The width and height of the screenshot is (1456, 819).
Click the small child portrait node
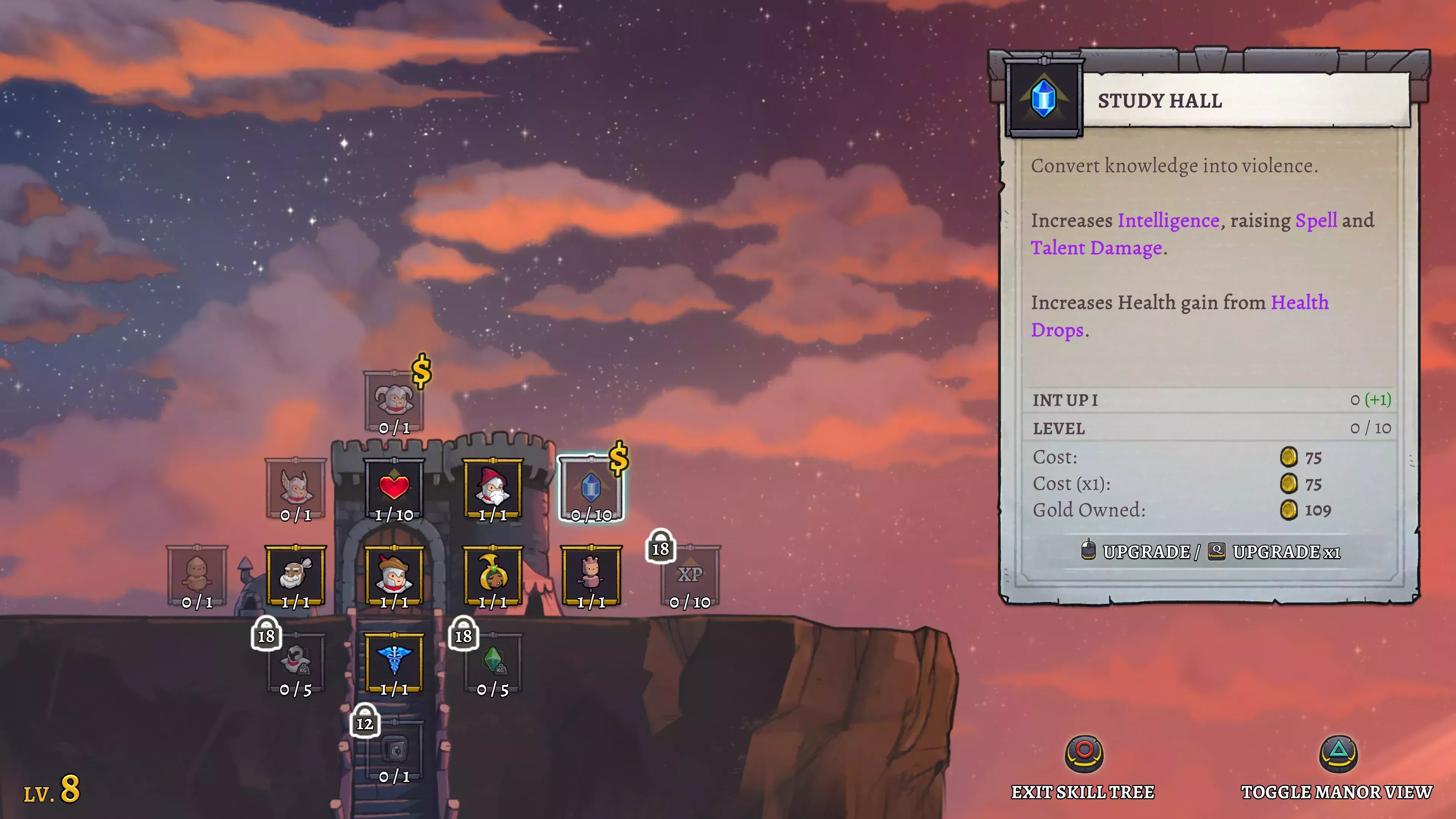pyautogui.click(x=591, y=574)
